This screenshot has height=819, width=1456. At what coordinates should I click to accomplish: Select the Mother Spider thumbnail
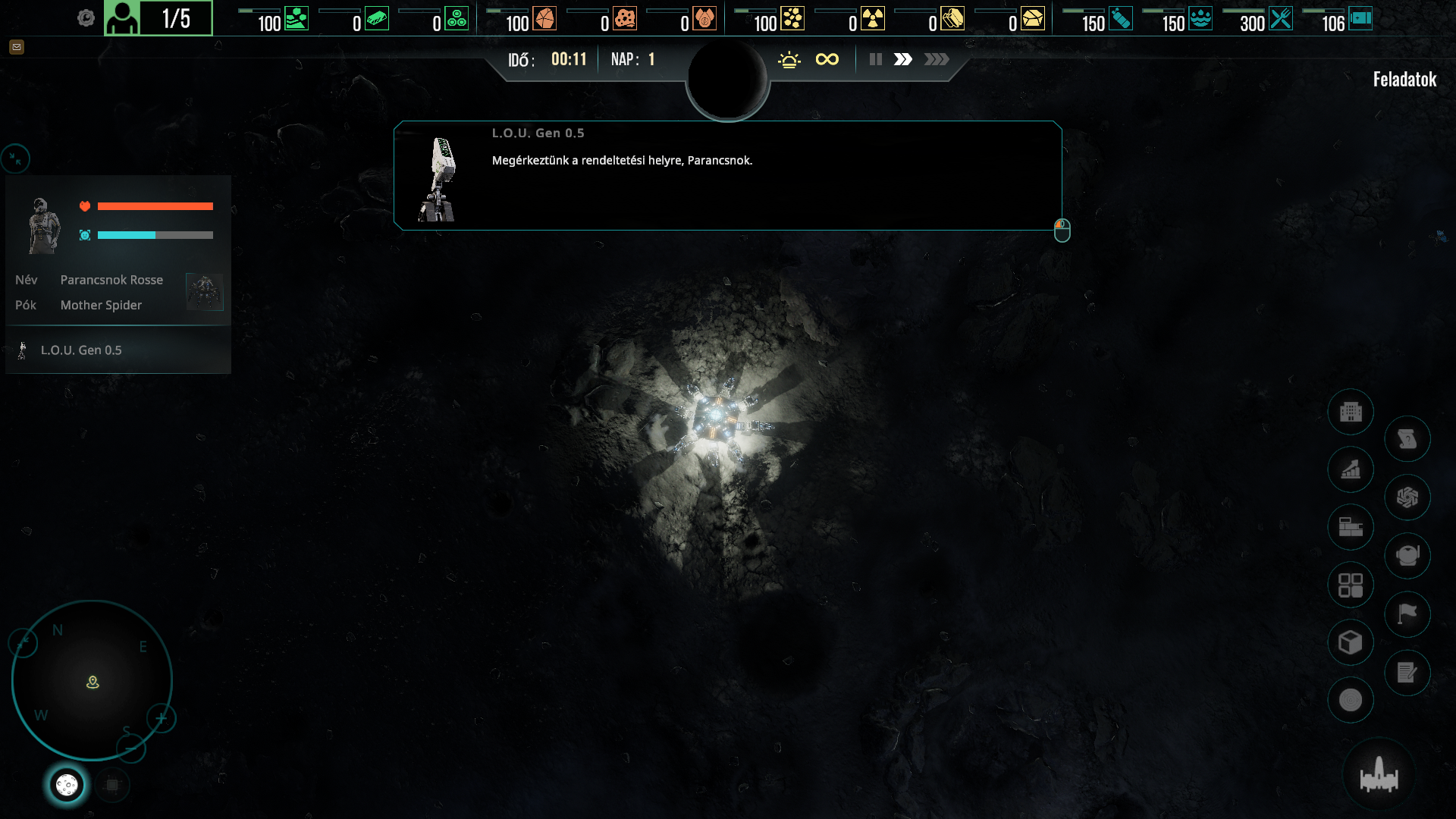204,292
